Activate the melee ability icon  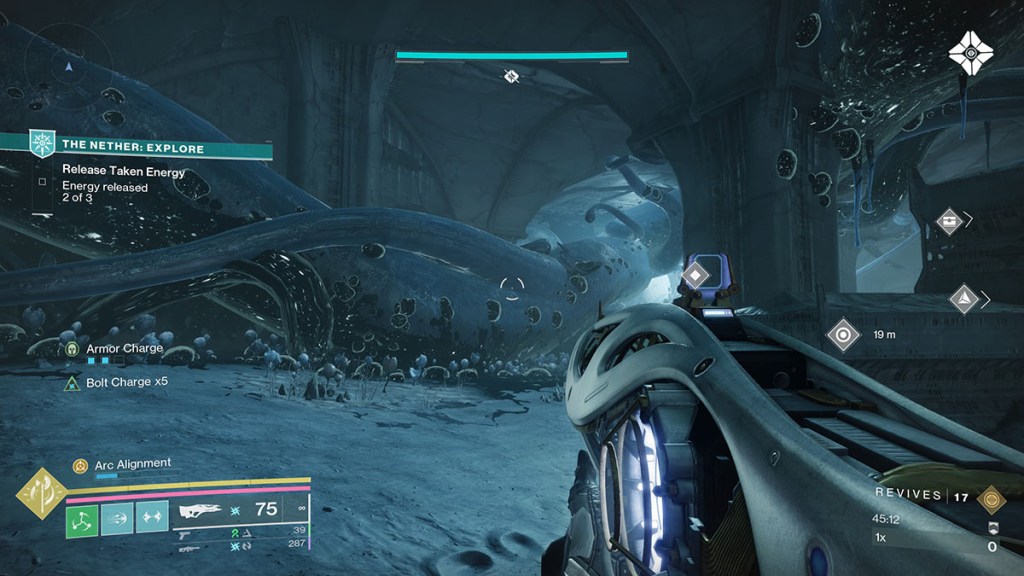point(116,517)
